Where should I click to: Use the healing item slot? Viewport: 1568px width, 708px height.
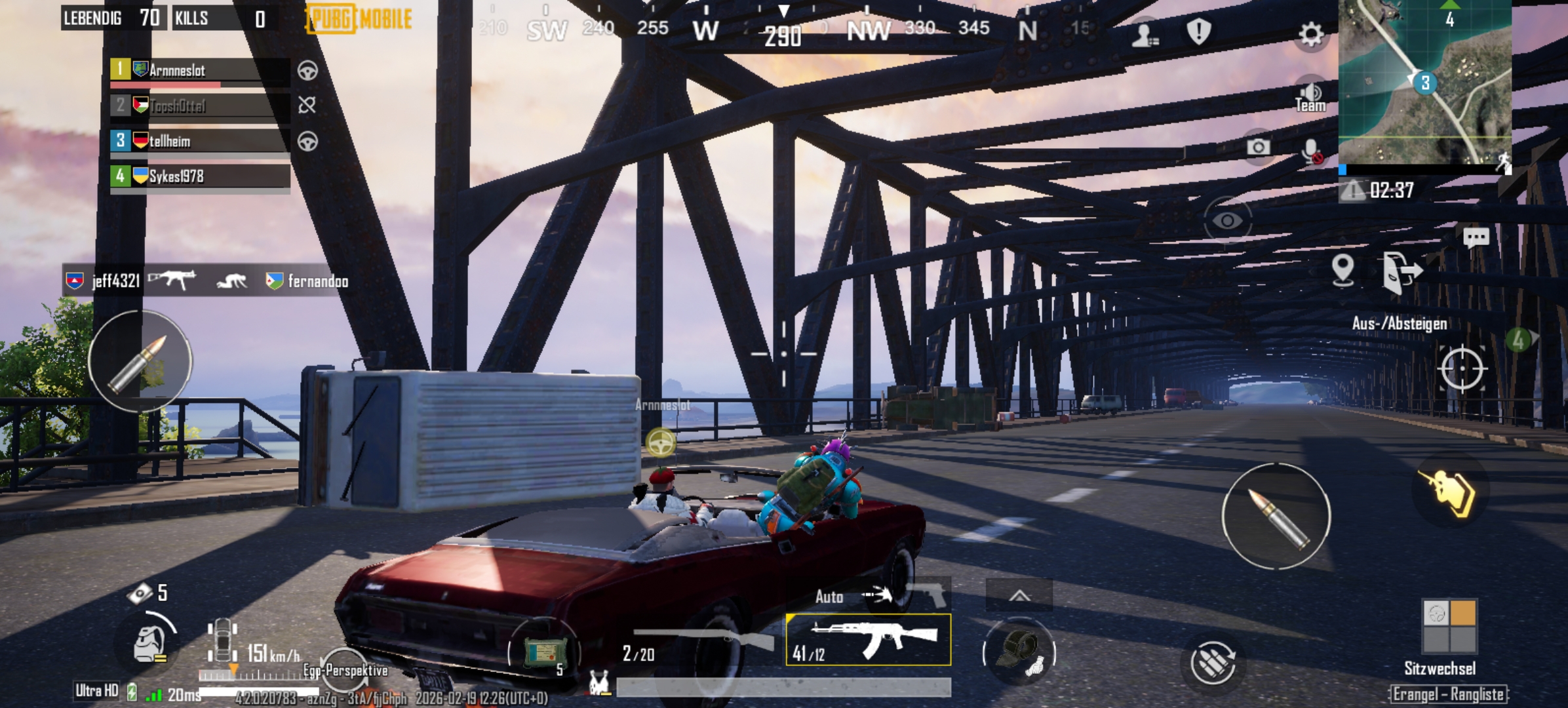pos(544,652)
